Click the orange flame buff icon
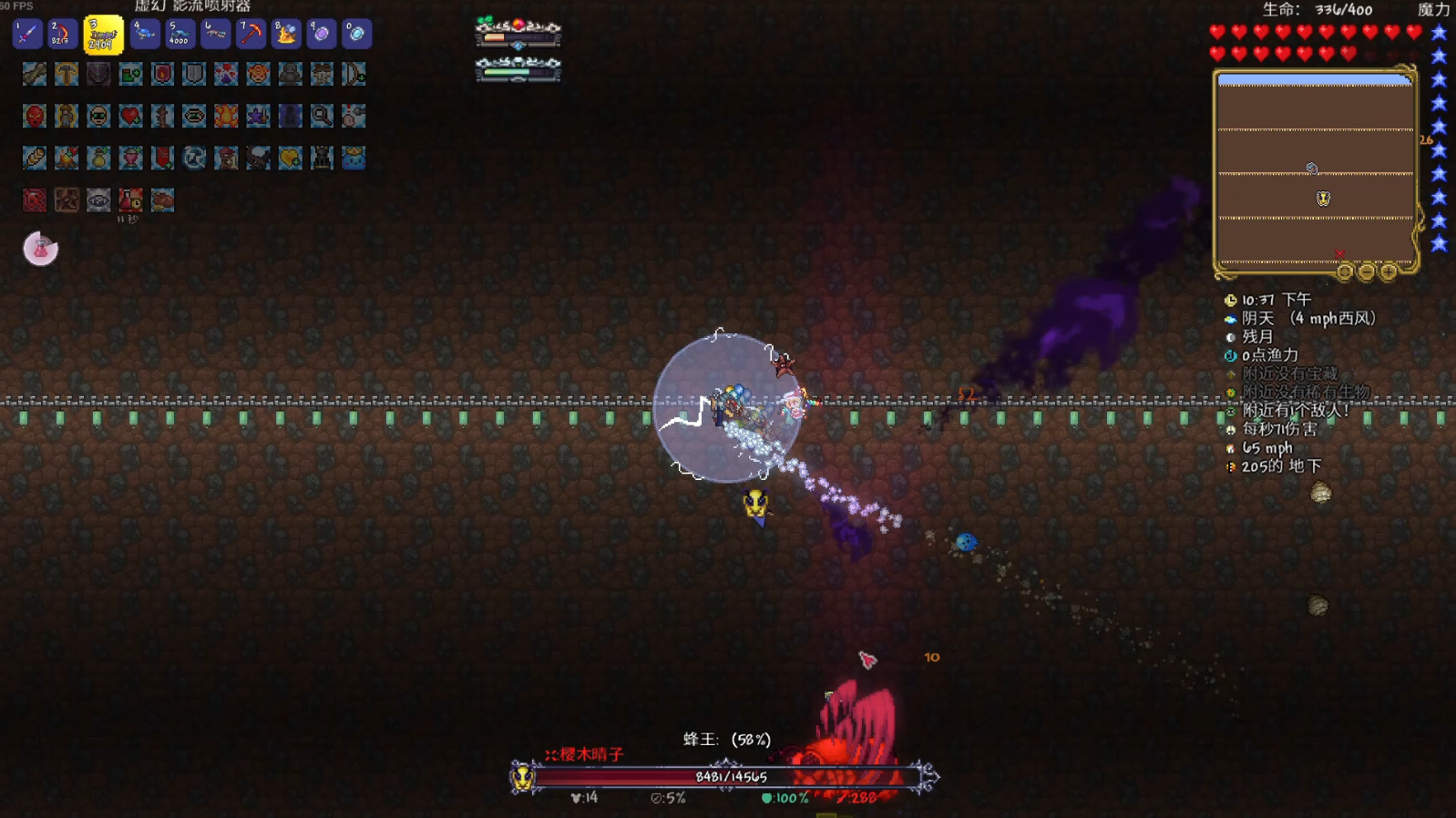This screenshot has height=818, width=1456. click(x=226, y=116)
